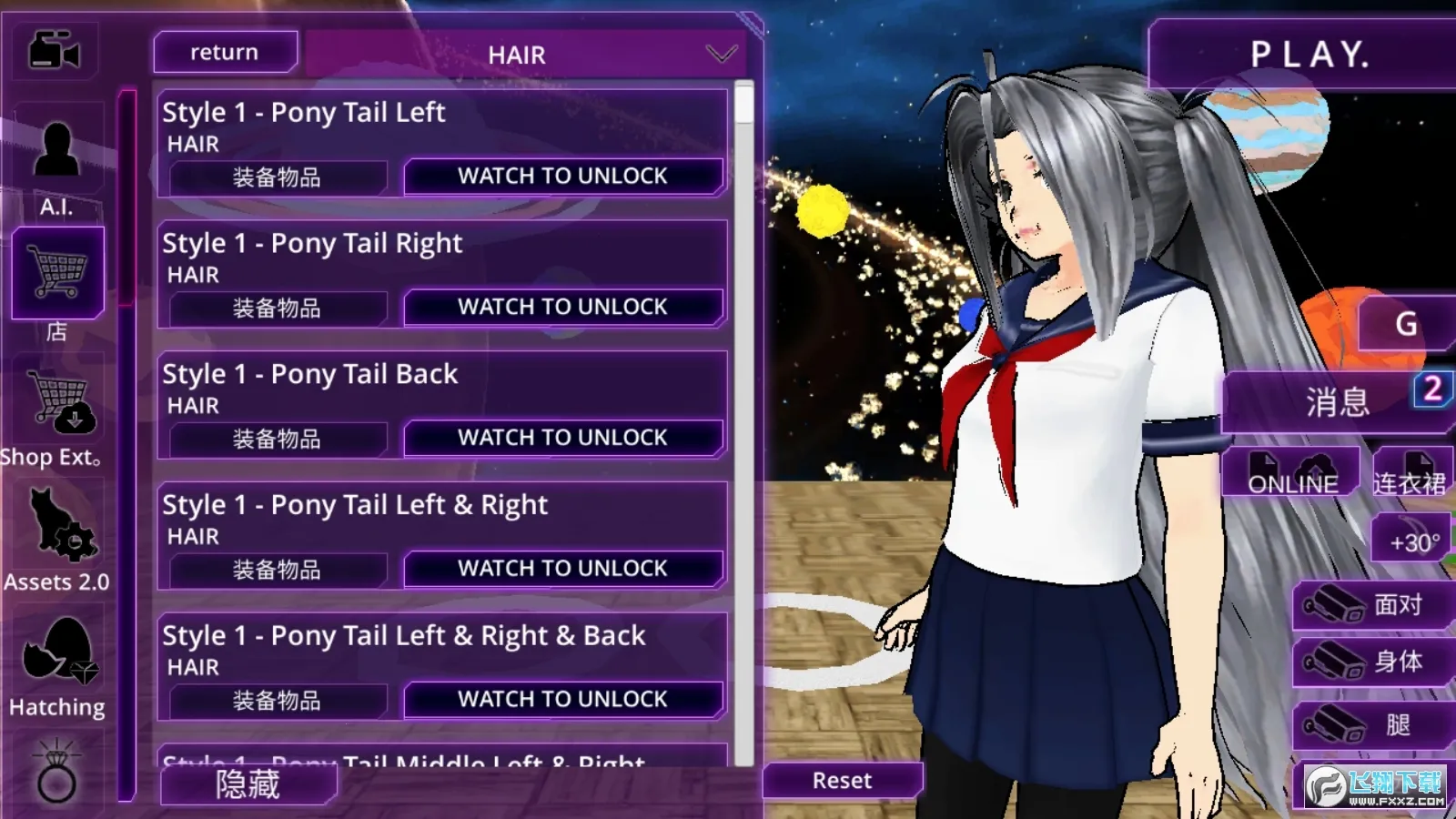Watch to unlock Pony Tail Back

coord(562,438)
